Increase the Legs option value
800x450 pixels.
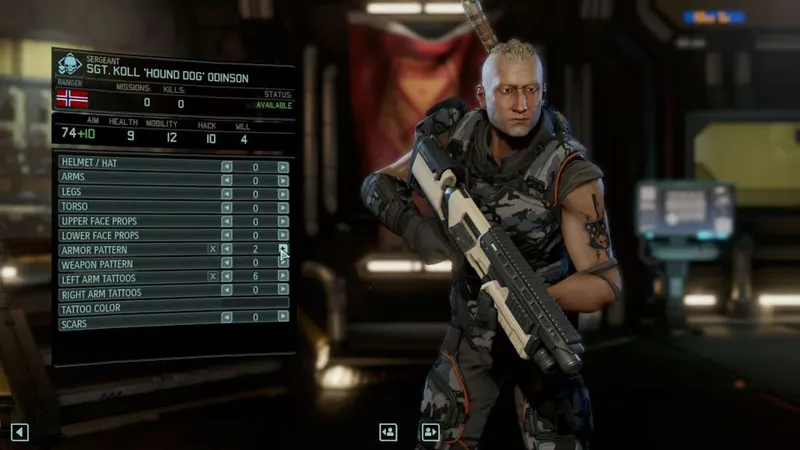(x=283, y=194)
